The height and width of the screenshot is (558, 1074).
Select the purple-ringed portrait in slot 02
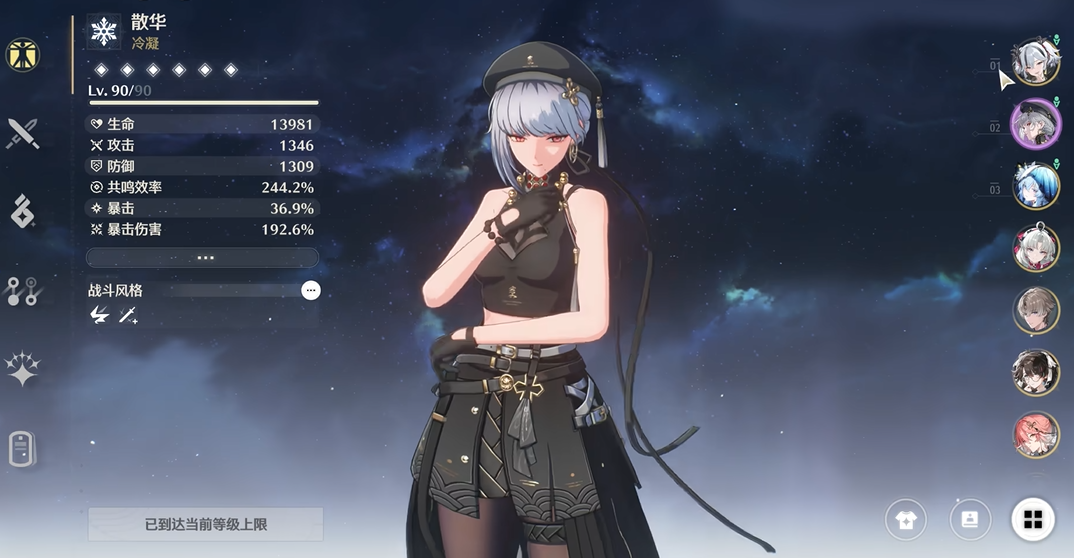(1035, 124)
